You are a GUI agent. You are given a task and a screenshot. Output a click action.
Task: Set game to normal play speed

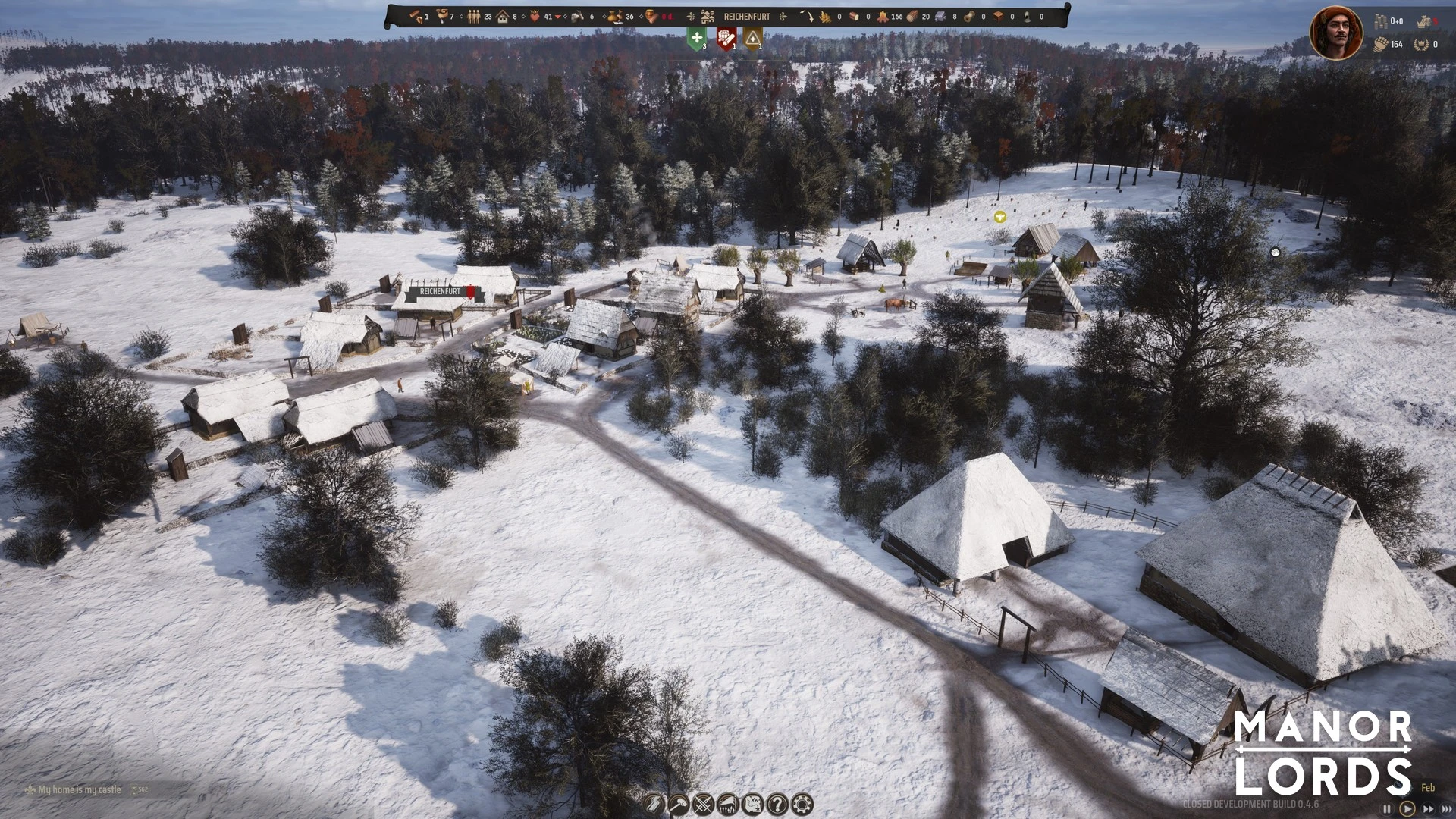[x=1407, y=809]
